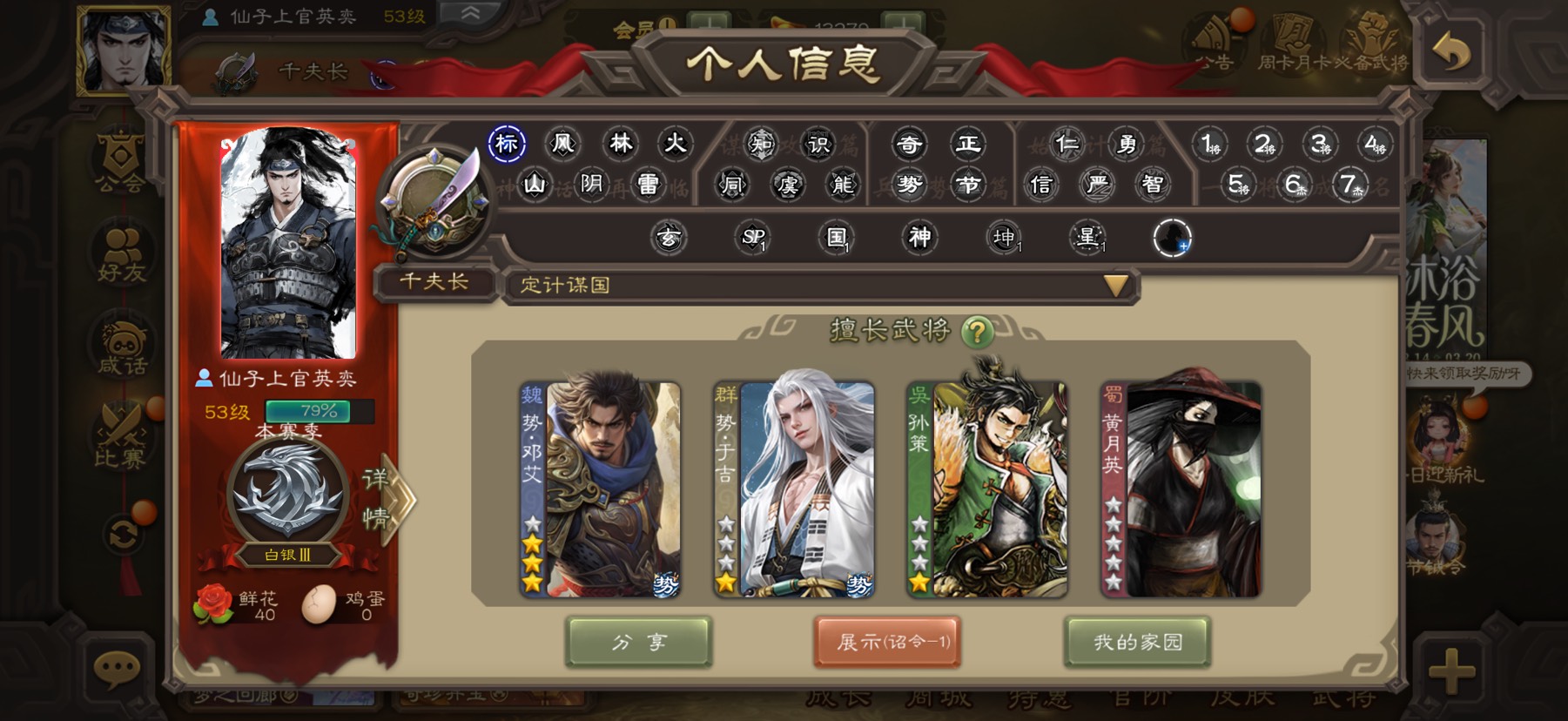Go back with the return arrow
The image size is (1568, 721).
point(1450,54)
